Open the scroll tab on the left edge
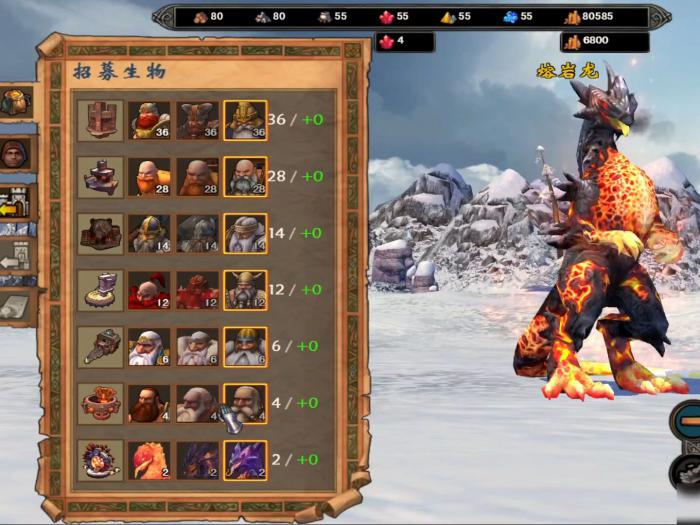Viewport: 700px width, 525px height. pyautogui.click(x=17, y=307)
